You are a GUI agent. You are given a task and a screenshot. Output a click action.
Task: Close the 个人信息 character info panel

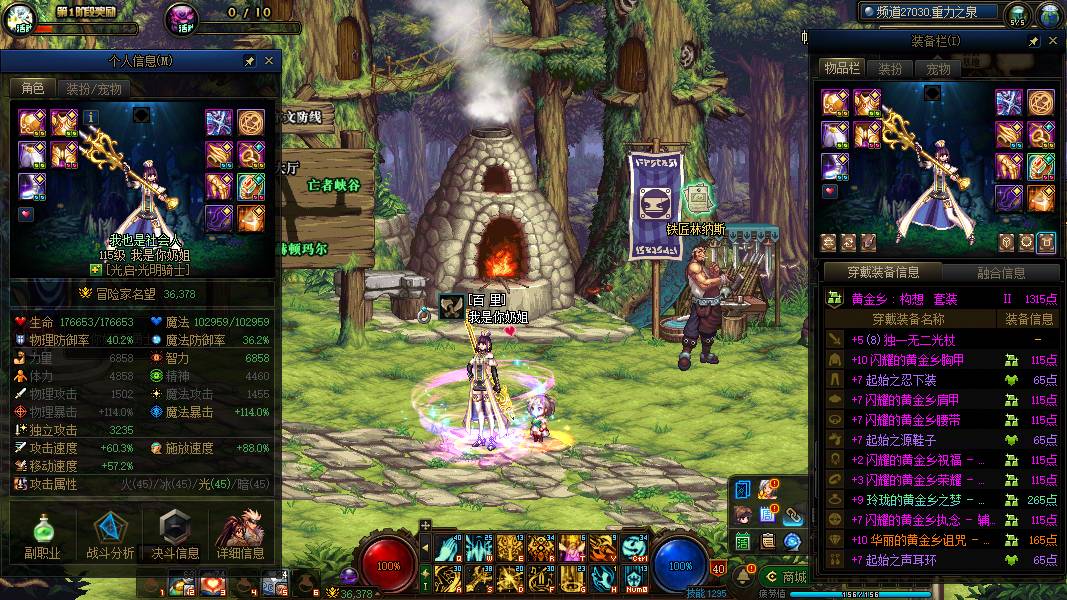tap(268, 62)
